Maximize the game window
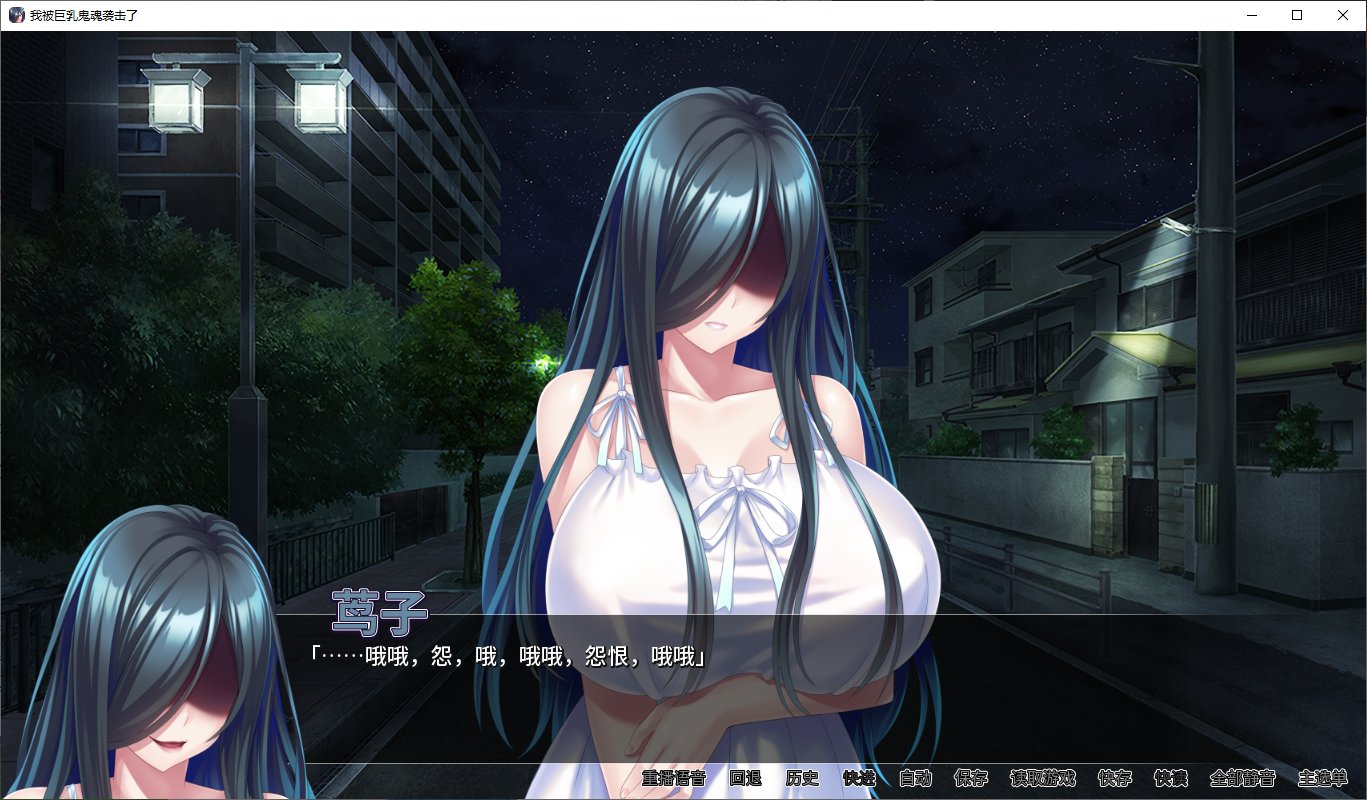The height and width of the screenshot is (800, 1367). [1296, 15]
